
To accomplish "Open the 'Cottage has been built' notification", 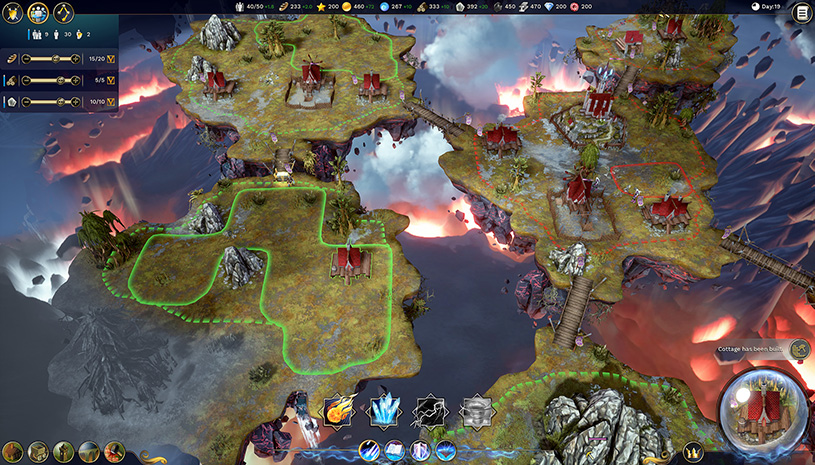I will [x=755, y=349].
